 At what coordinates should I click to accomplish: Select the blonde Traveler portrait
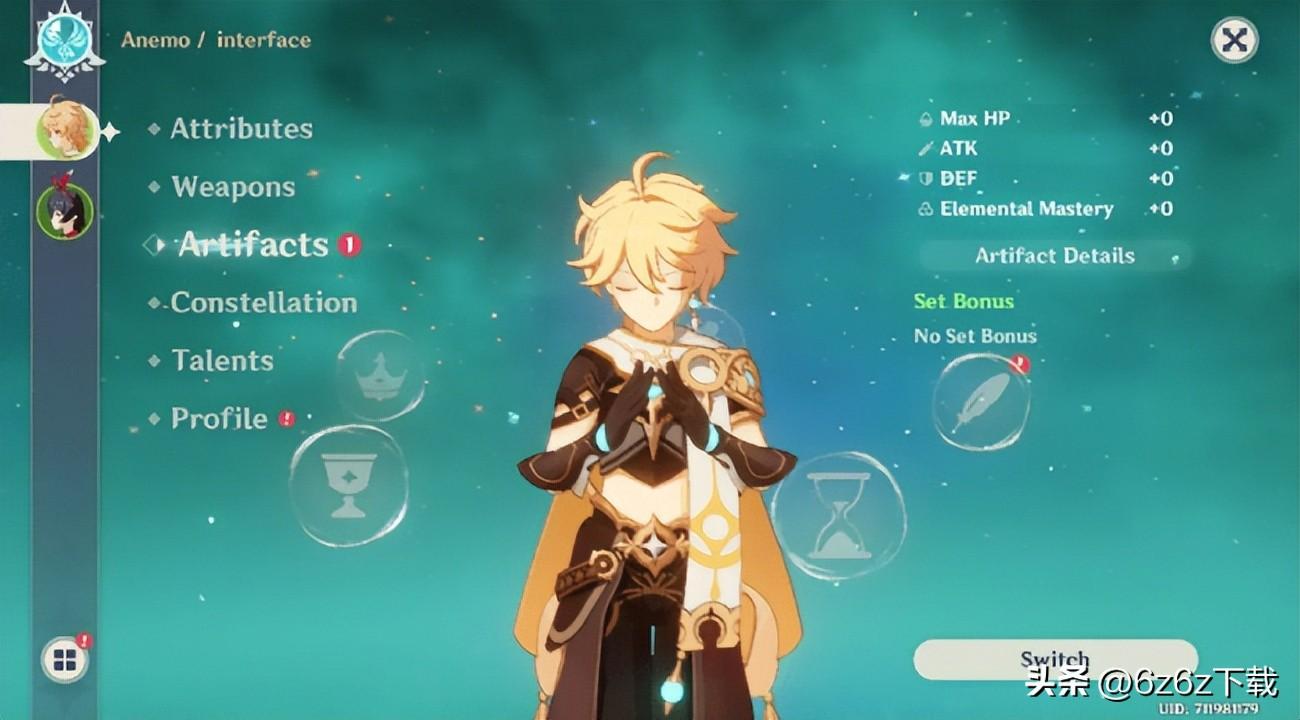(x=66, y=130)
